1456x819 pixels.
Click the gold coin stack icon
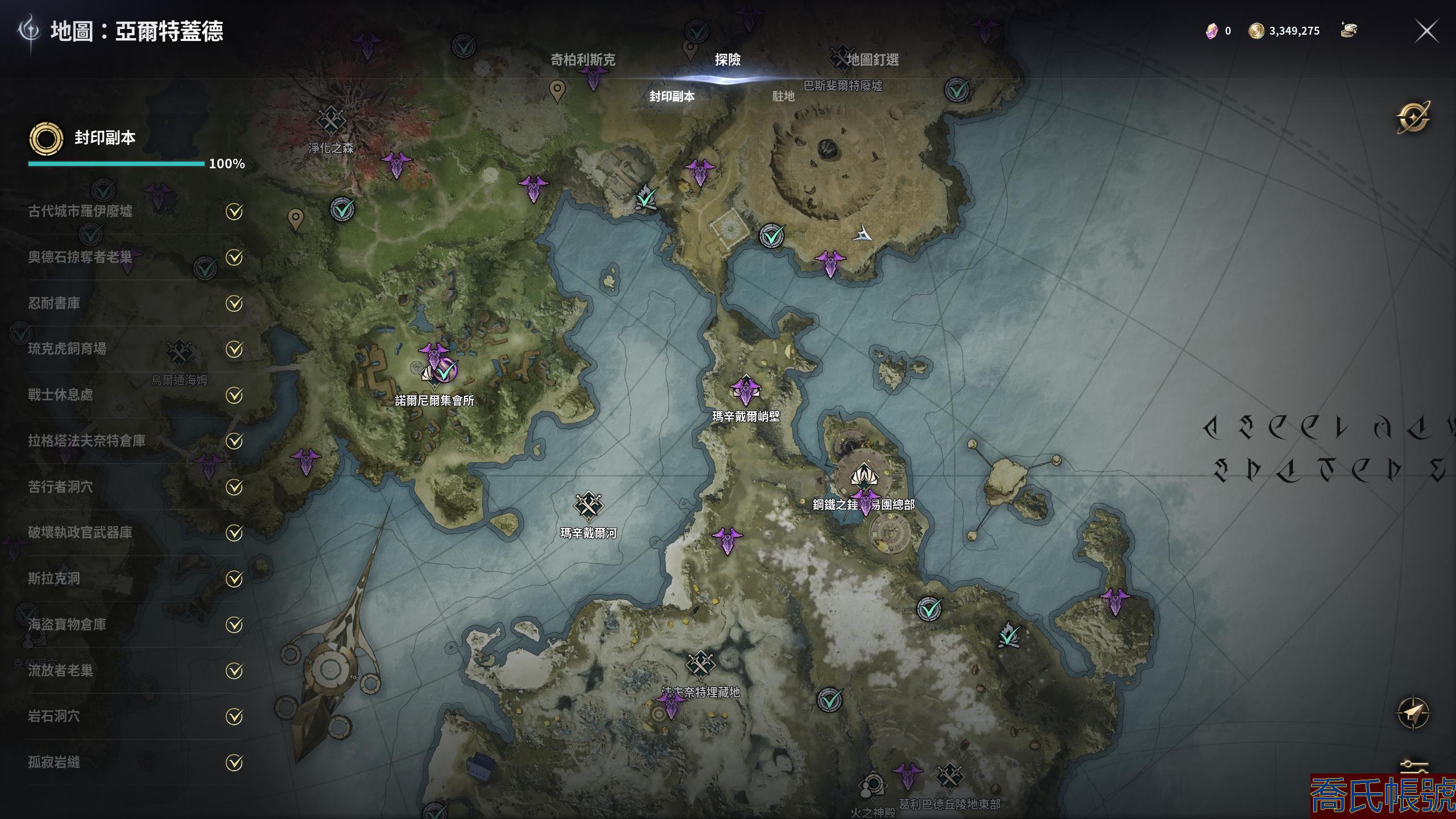[1349, 30]
